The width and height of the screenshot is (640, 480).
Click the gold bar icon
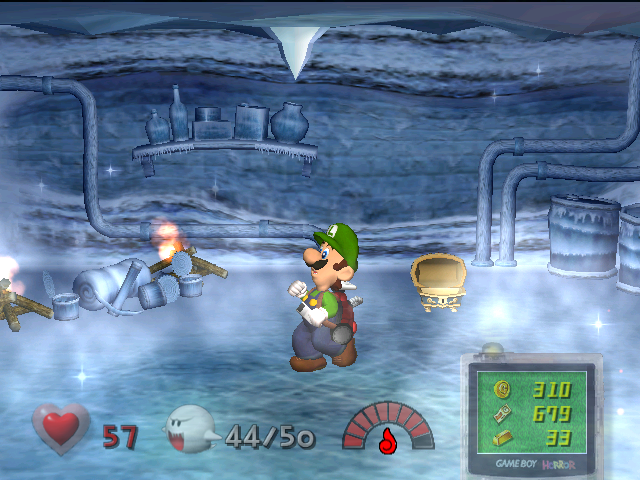[x=503, y=437]
